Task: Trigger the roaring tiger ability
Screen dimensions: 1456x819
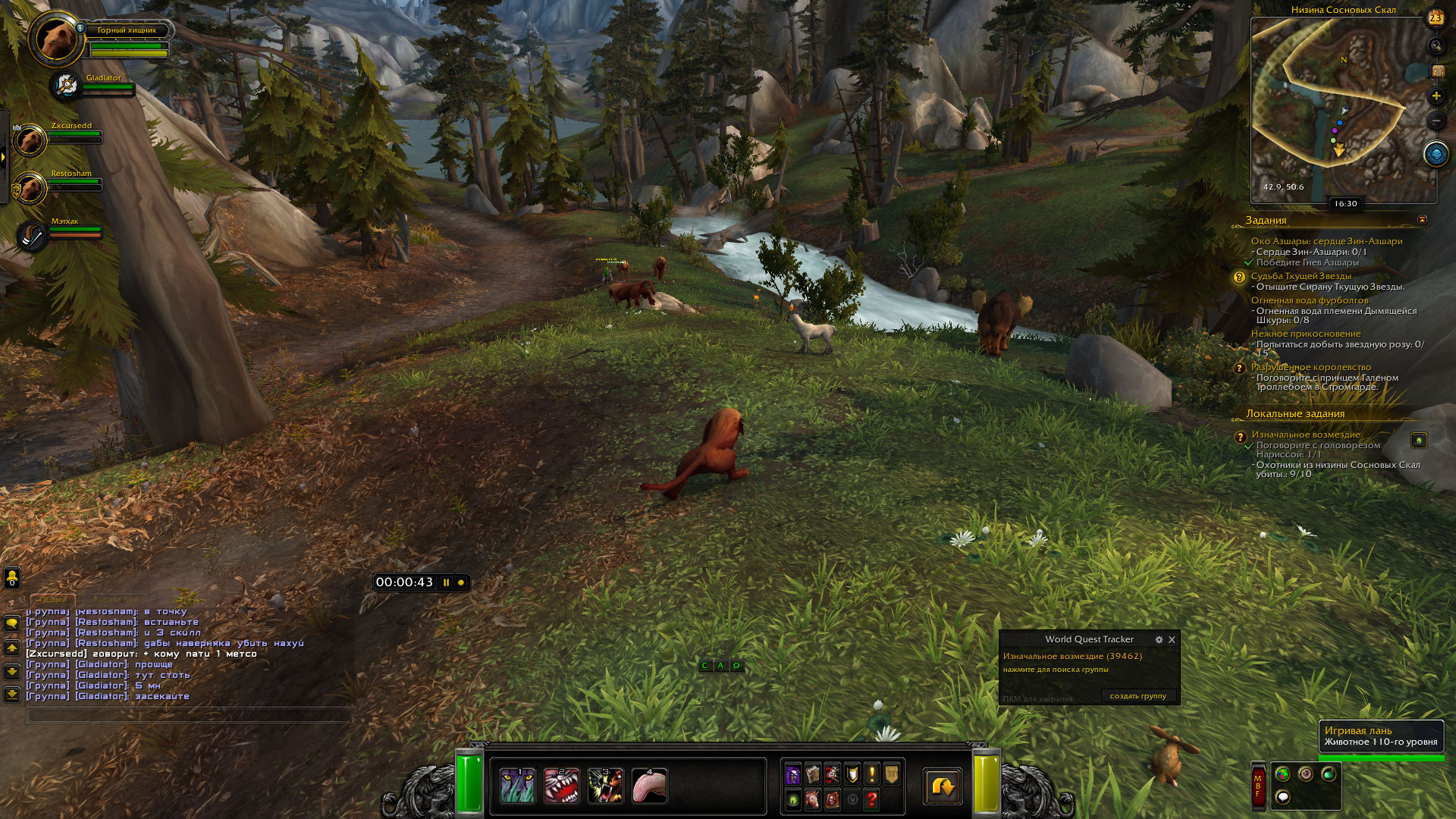Action: point(605,786)
